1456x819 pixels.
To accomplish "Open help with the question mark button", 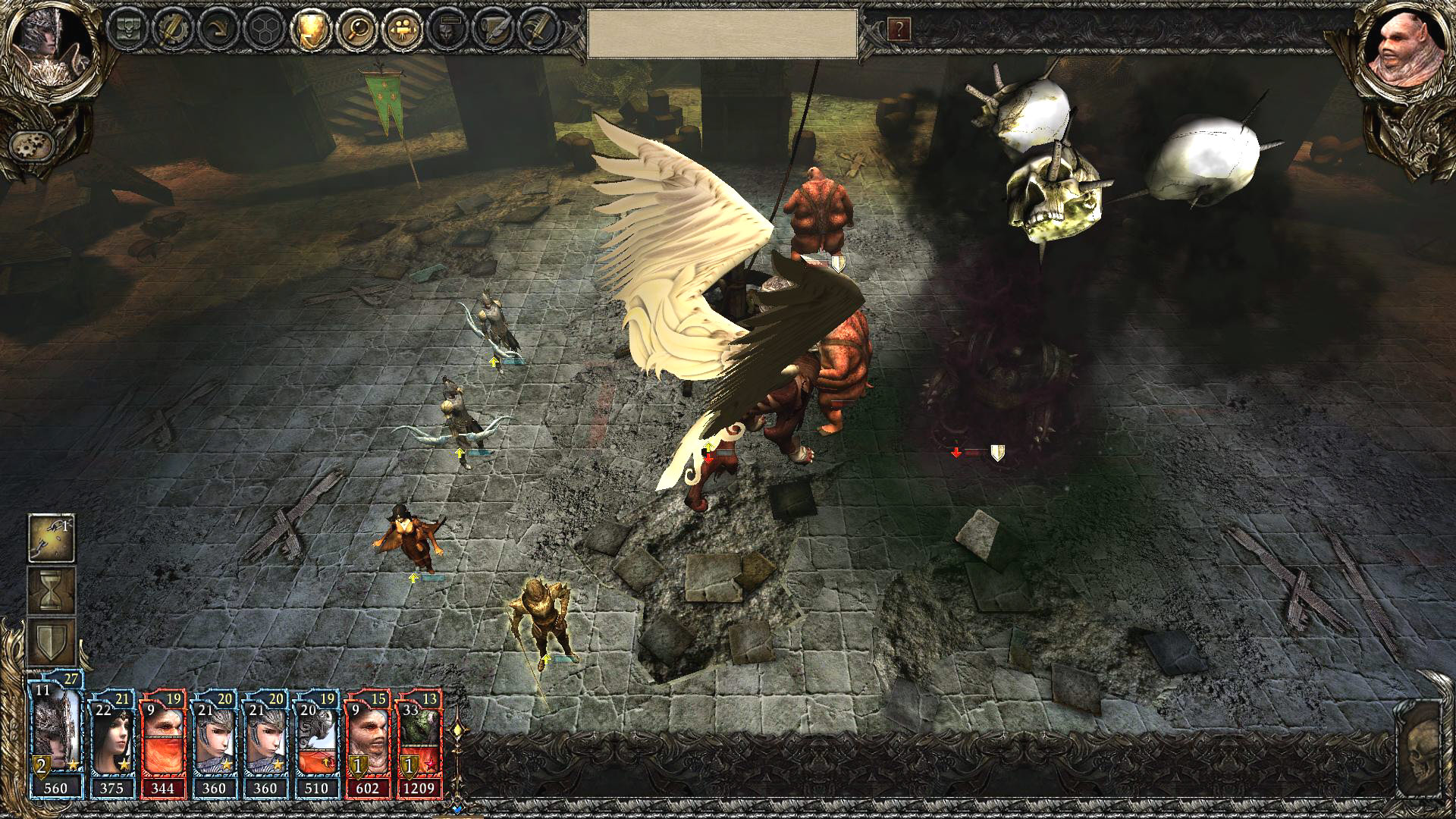I will pyautogui.click(x=899, y=30).
